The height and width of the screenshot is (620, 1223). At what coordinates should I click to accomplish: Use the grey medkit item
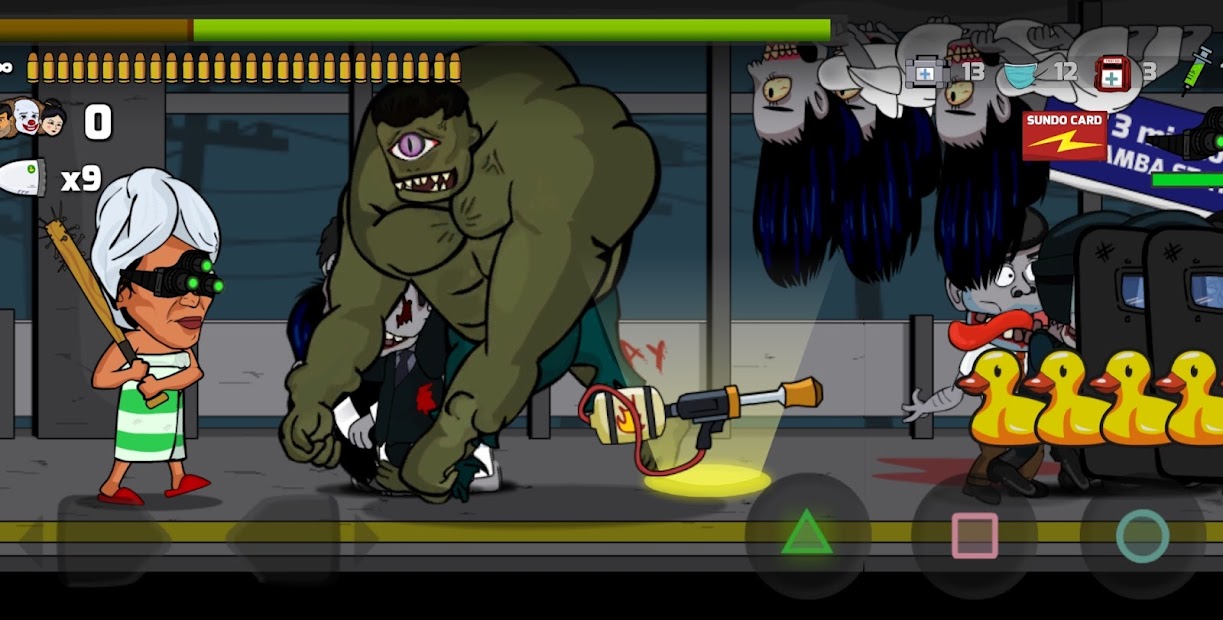tap(923, 72)
